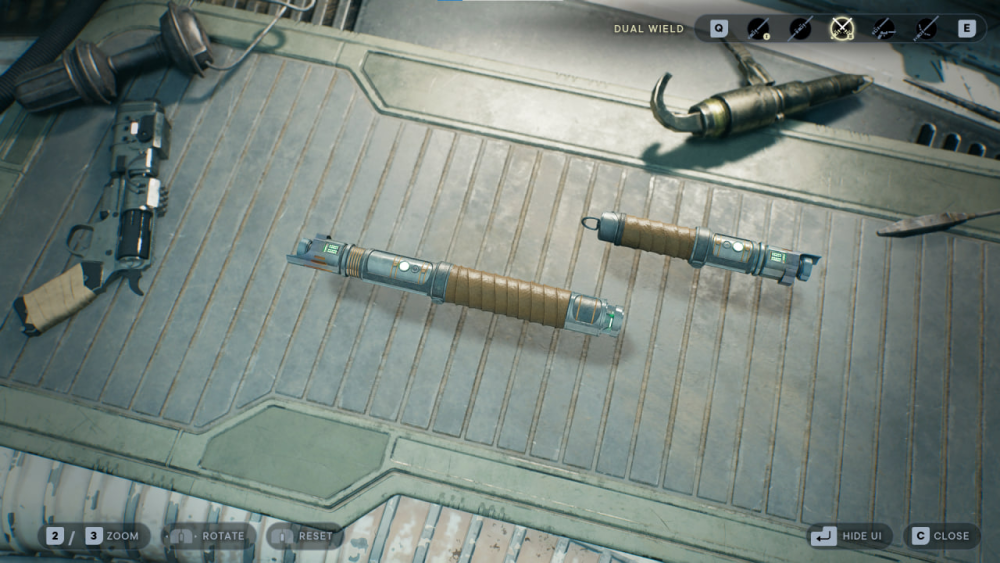This screenshot has height=563, width=1000.
Task: Close the lightsaber workbench view
Action: (x=940, y=536)
